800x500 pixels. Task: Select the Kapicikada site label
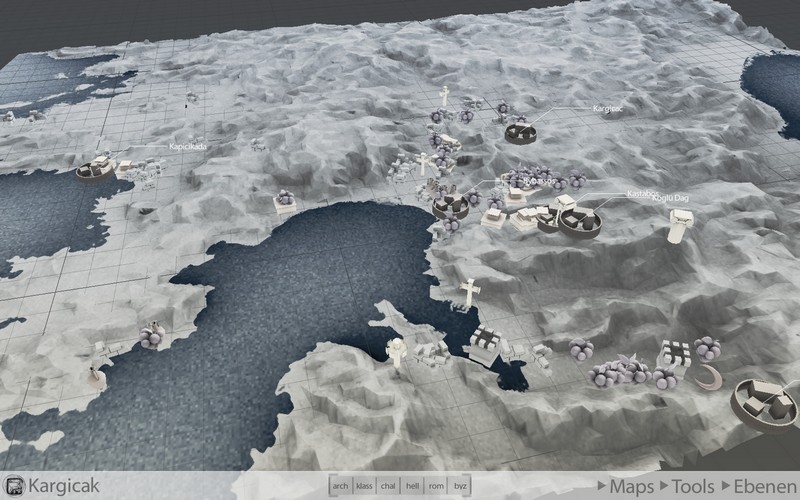pyautogui.click(x=187, y=146)
